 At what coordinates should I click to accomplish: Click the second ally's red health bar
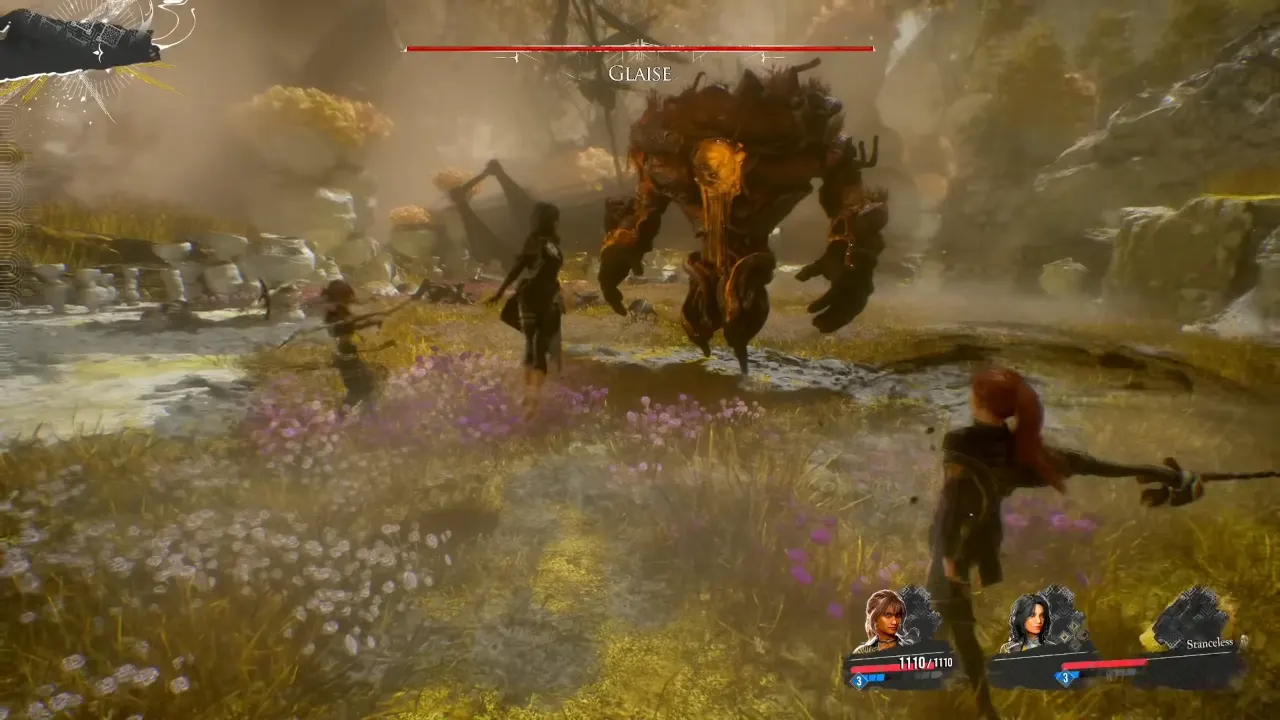pyautogui.click(x=1105, y=666)
